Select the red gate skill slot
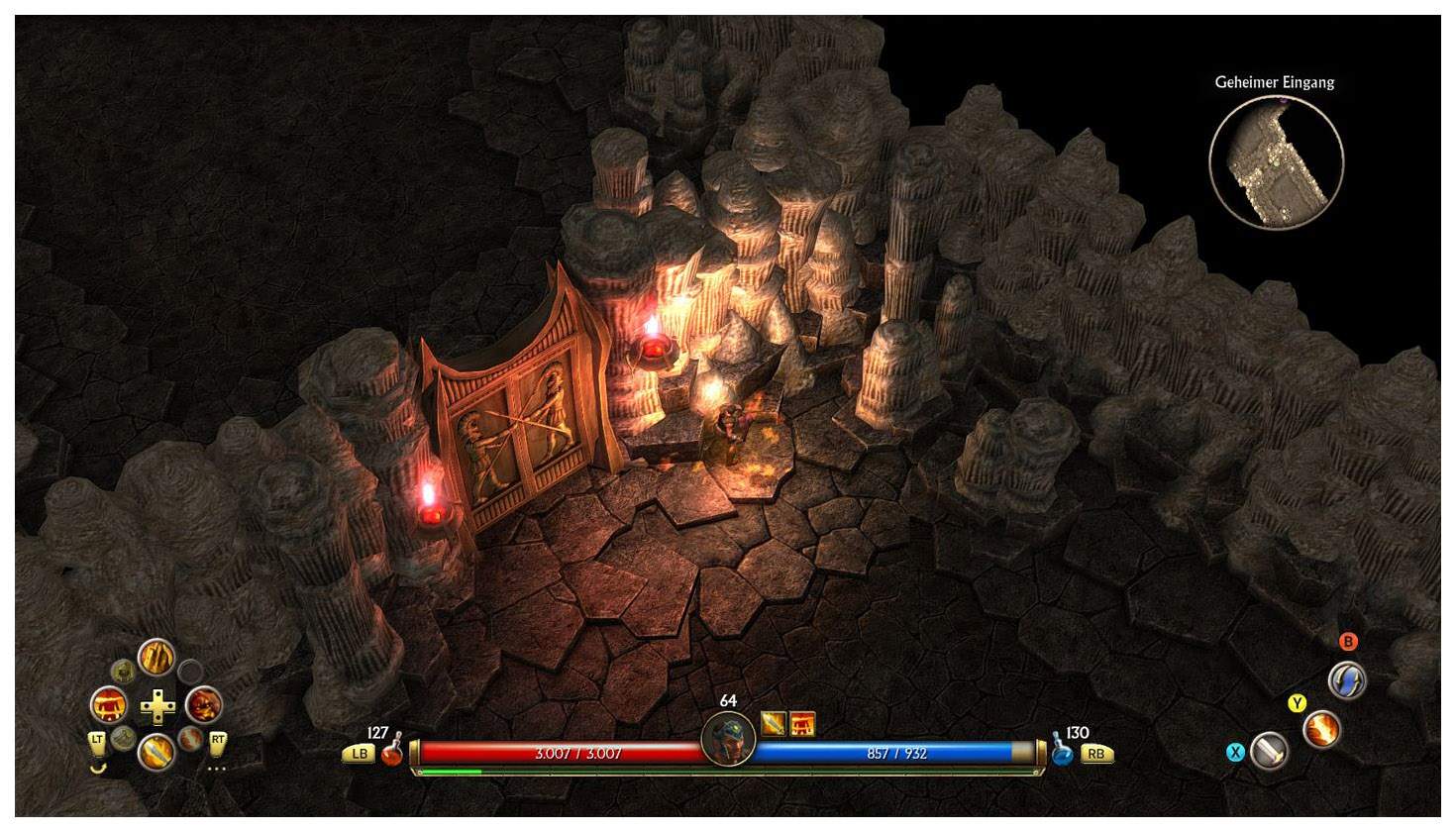 pyautogui.click(x=109, y=705)
